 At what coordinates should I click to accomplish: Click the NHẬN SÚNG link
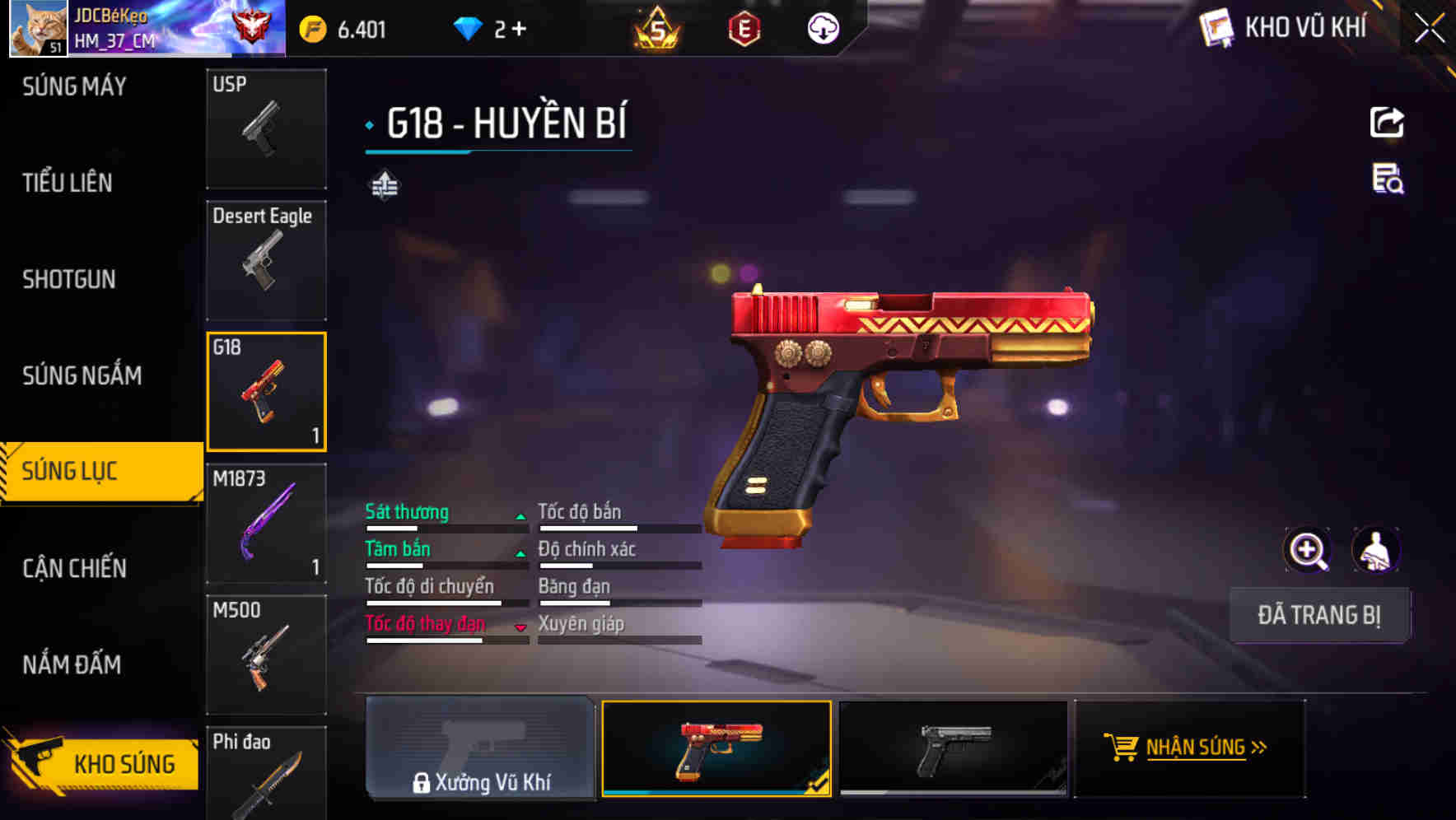1197,748
